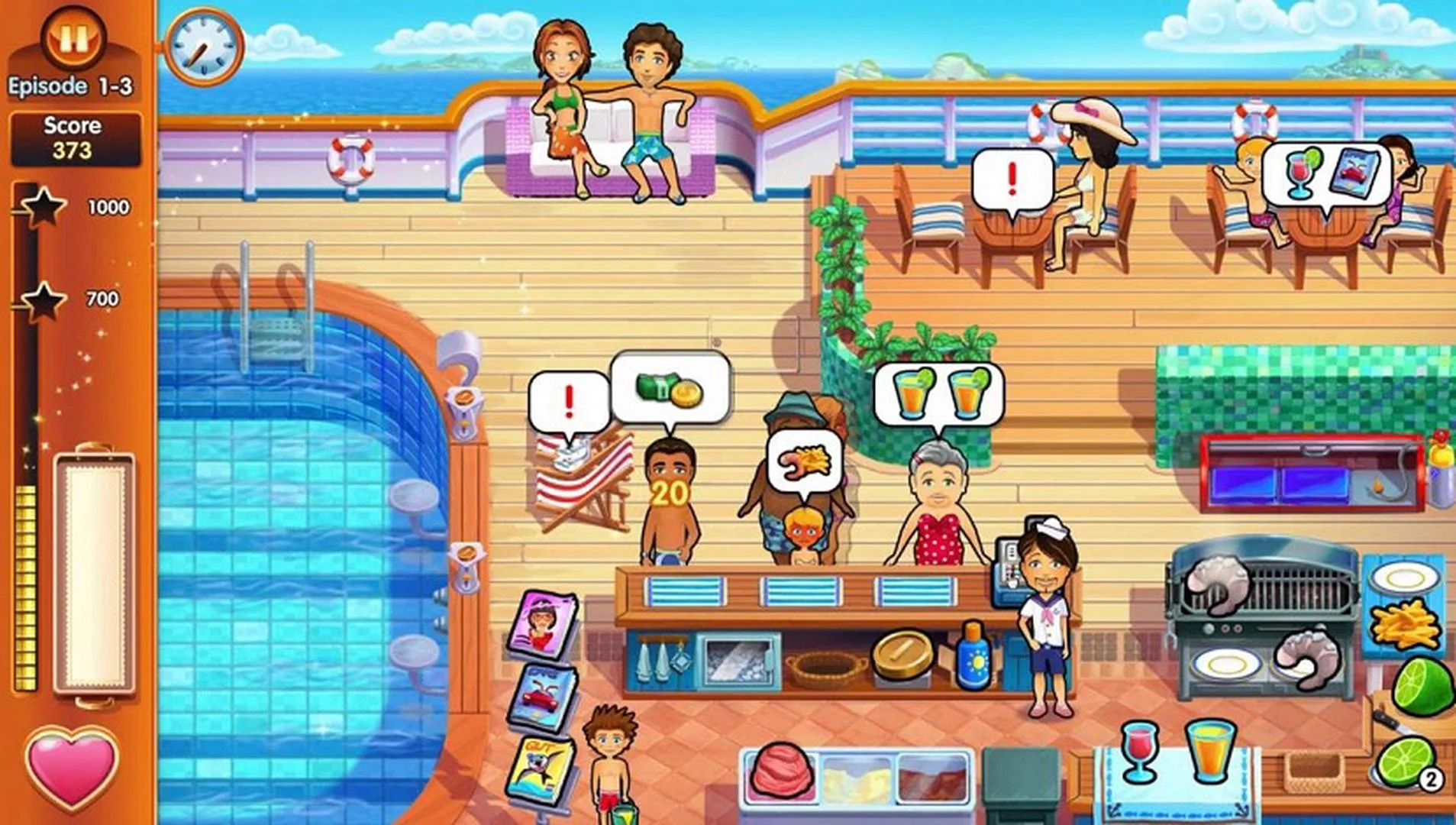
Task: Check the Score 373 display
Action: click(x=74, y=136)
